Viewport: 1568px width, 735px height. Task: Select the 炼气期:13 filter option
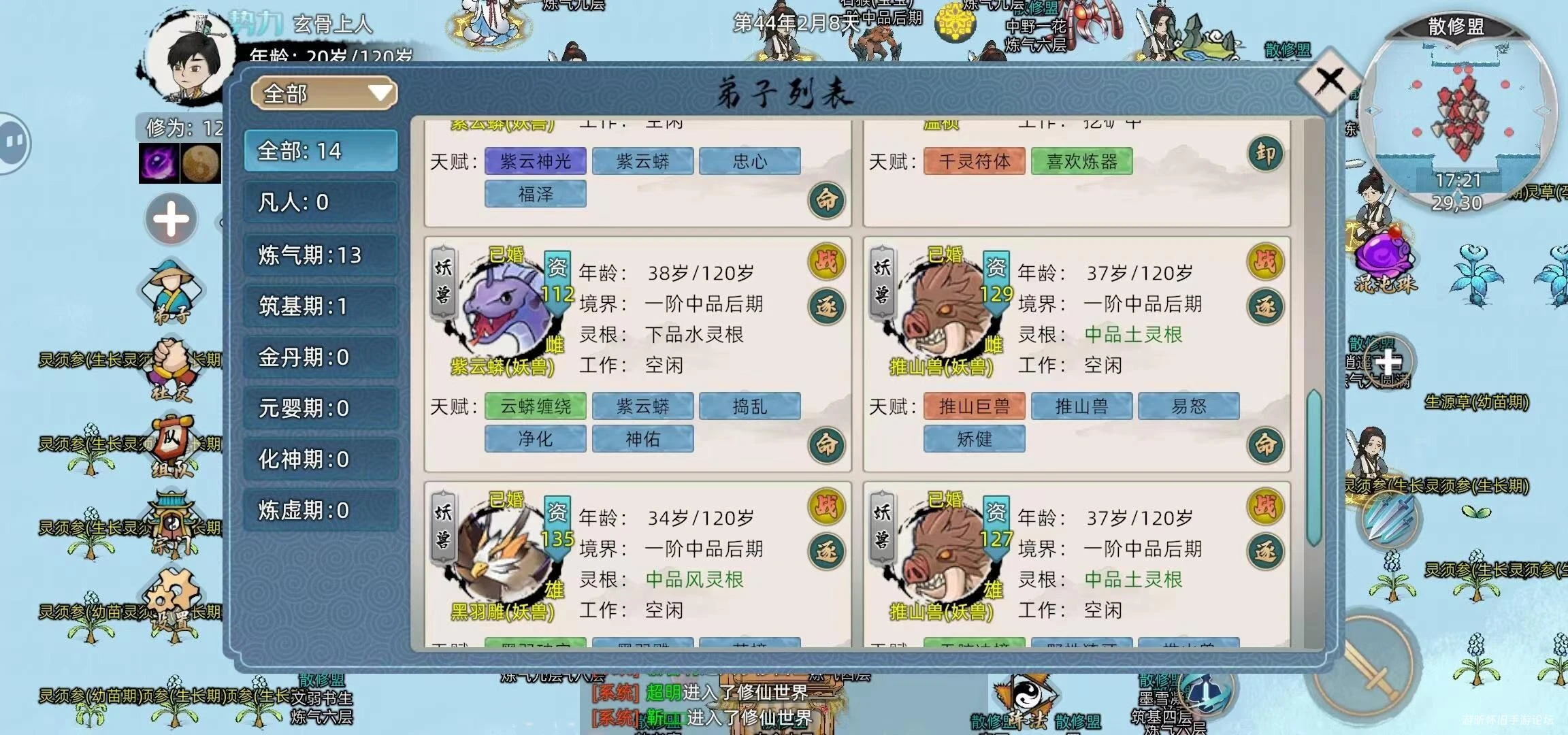click(320, 255)
